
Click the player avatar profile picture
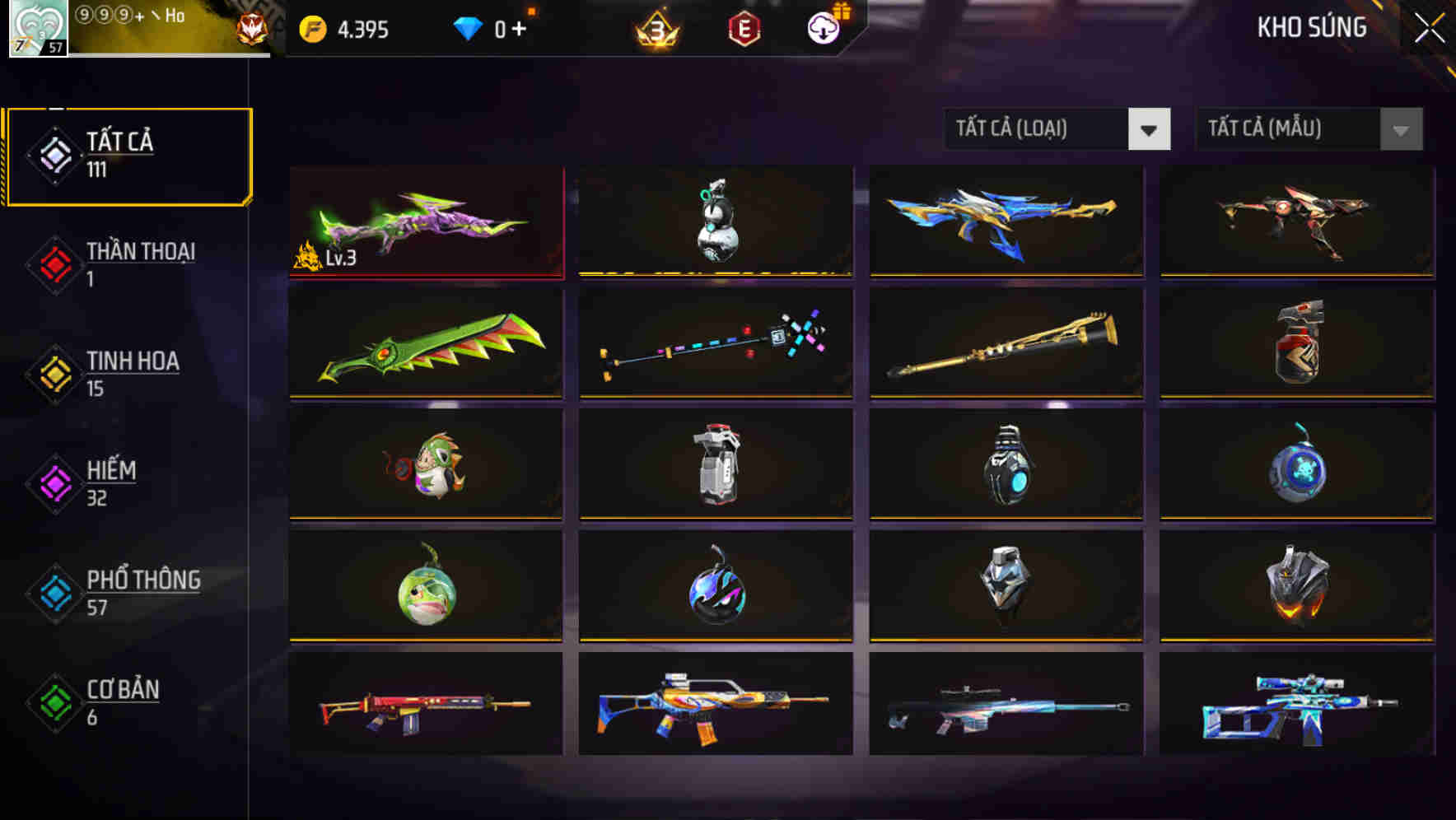coord(37,27)
